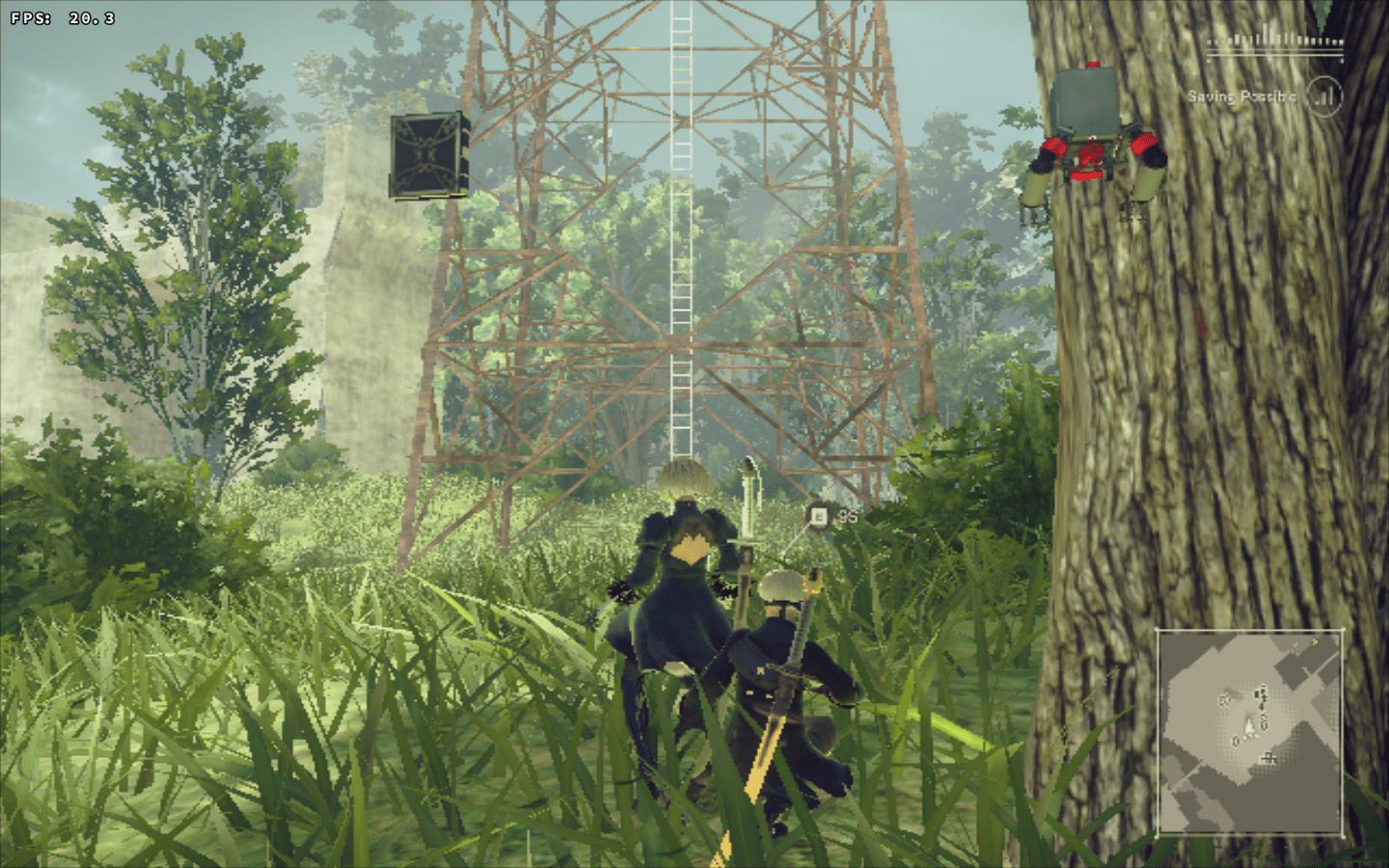1389x868 pixels.
Task: Click the orange marker in the minimap corner
Action: tap(1316, 641)
